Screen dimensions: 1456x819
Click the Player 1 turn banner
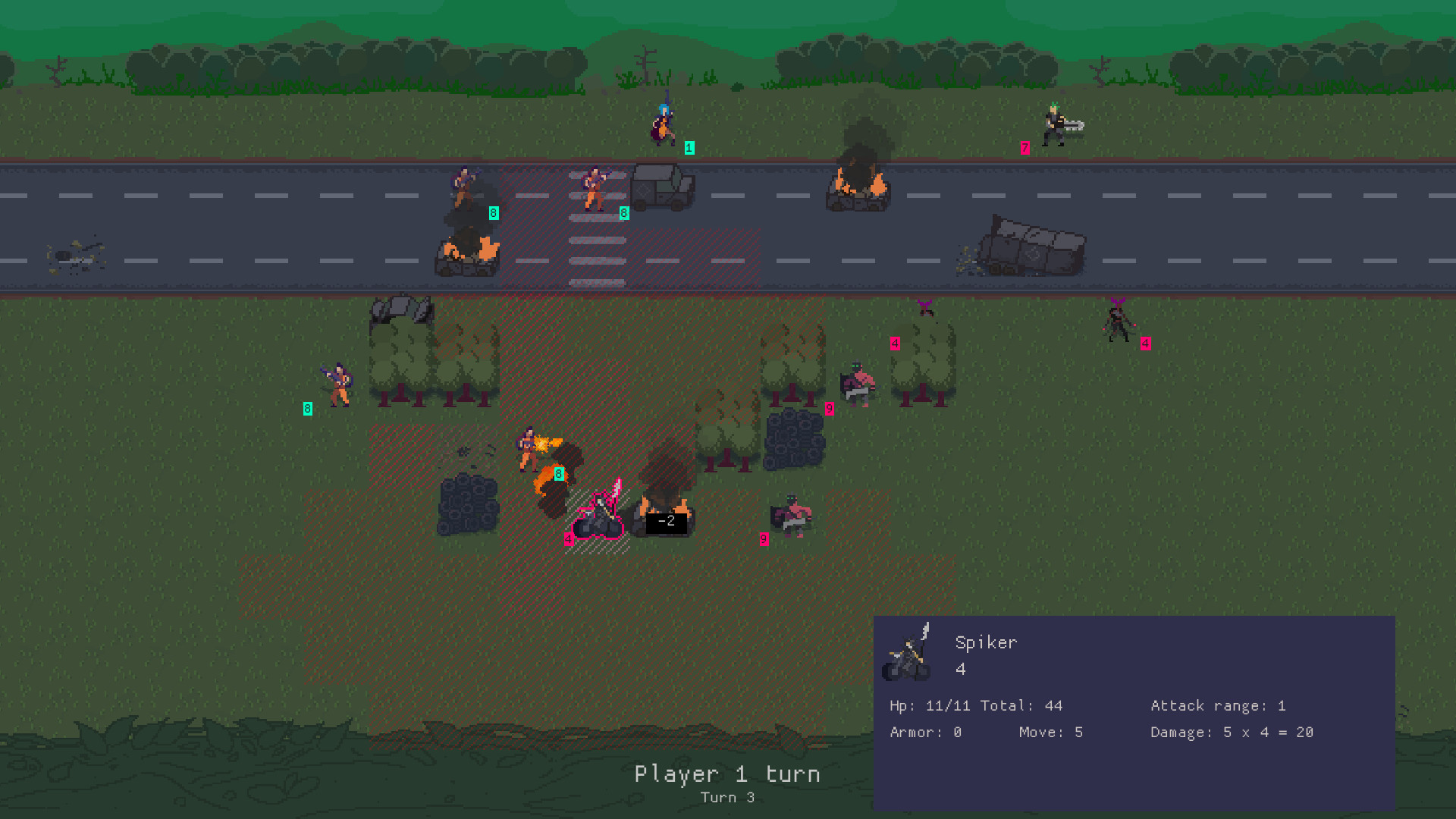(726, 774)
